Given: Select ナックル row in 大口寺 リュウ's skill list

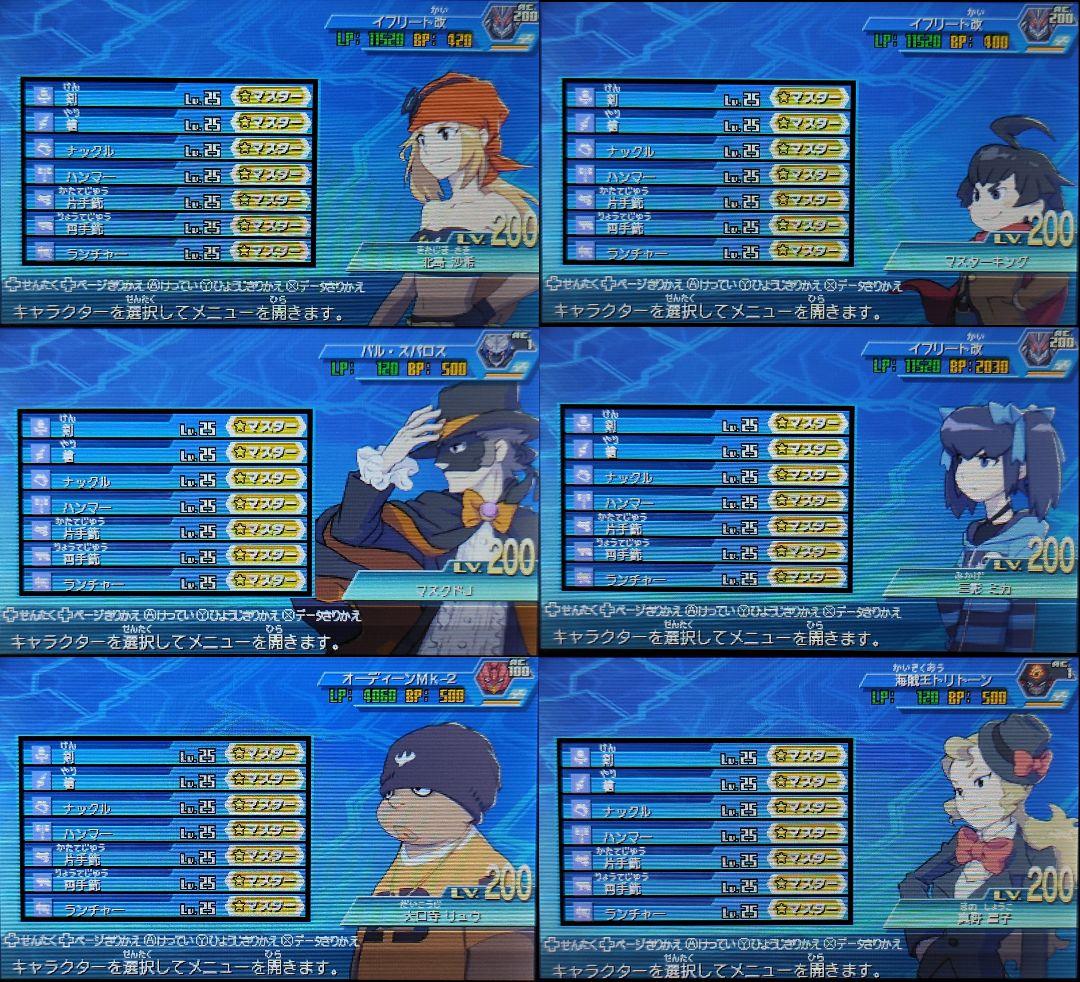Looking at the screenshot, I should [166, 806].
